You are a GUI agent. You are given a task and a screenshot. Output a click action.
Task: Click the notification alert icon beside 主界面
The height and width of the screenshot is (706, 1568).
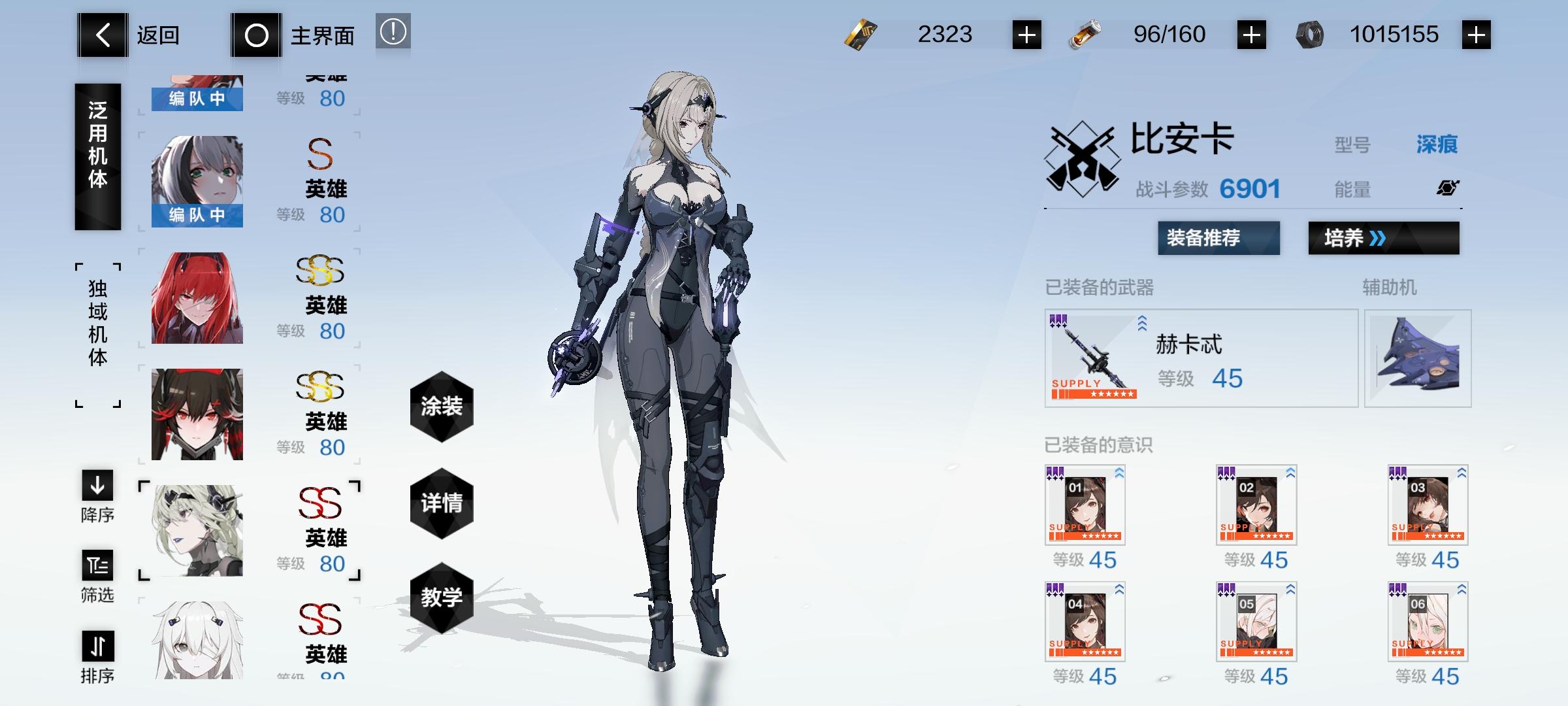(x=393, y=34)
